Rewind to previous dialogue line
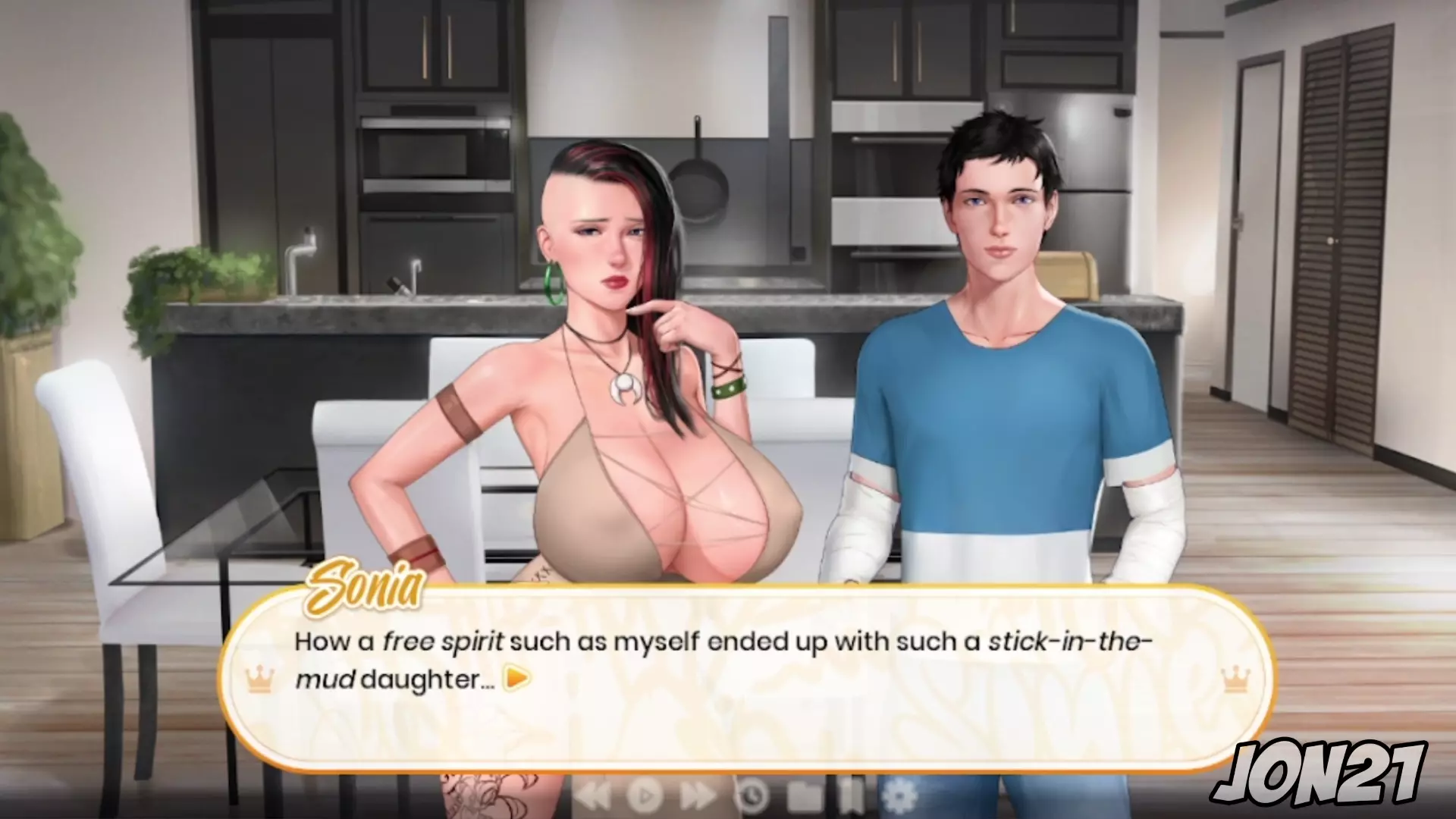This screenshot has width=1456, height=819. pos(592,795)
